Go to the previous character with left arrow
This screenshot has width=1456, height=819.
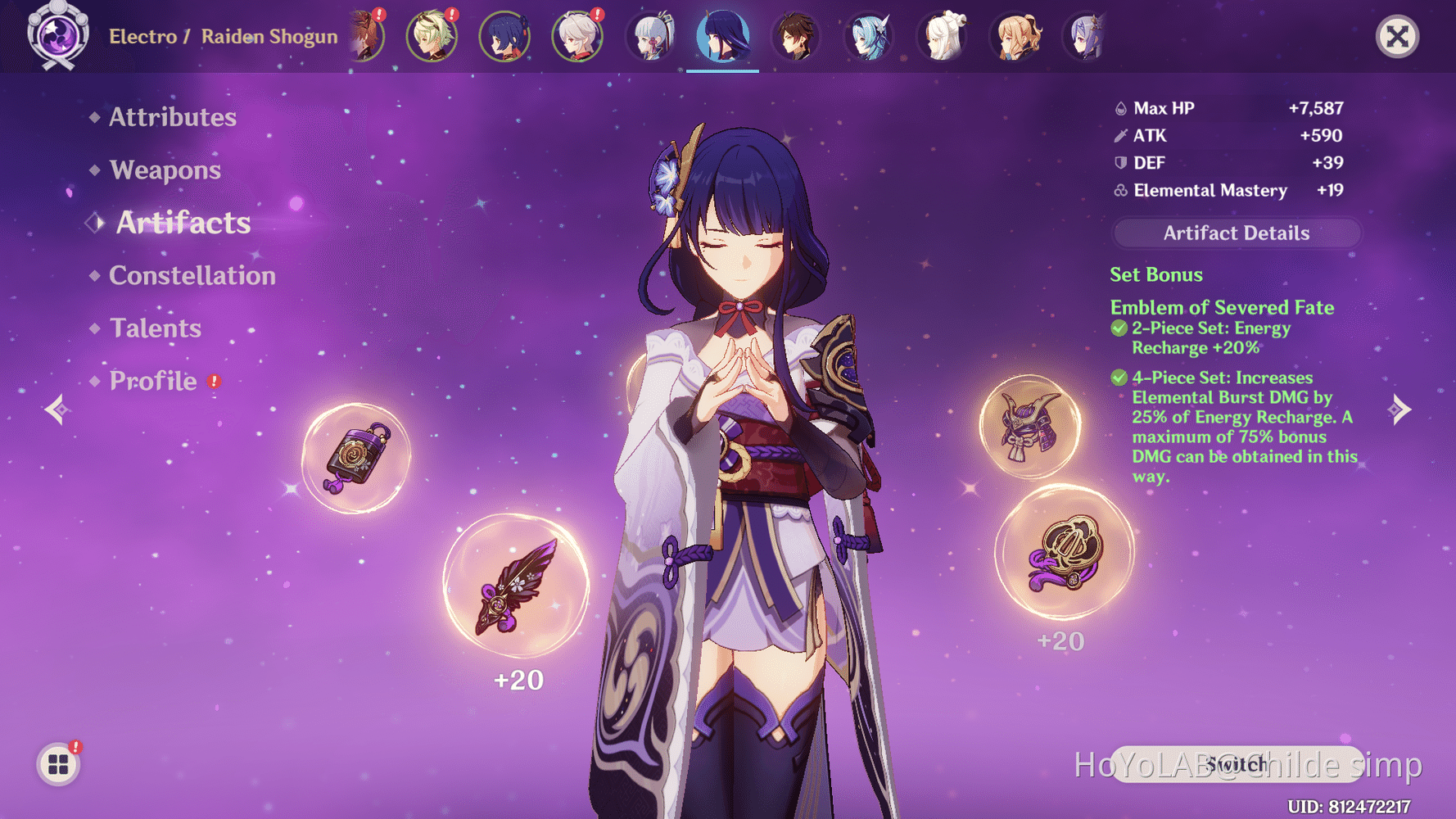(x=56, y=409)
